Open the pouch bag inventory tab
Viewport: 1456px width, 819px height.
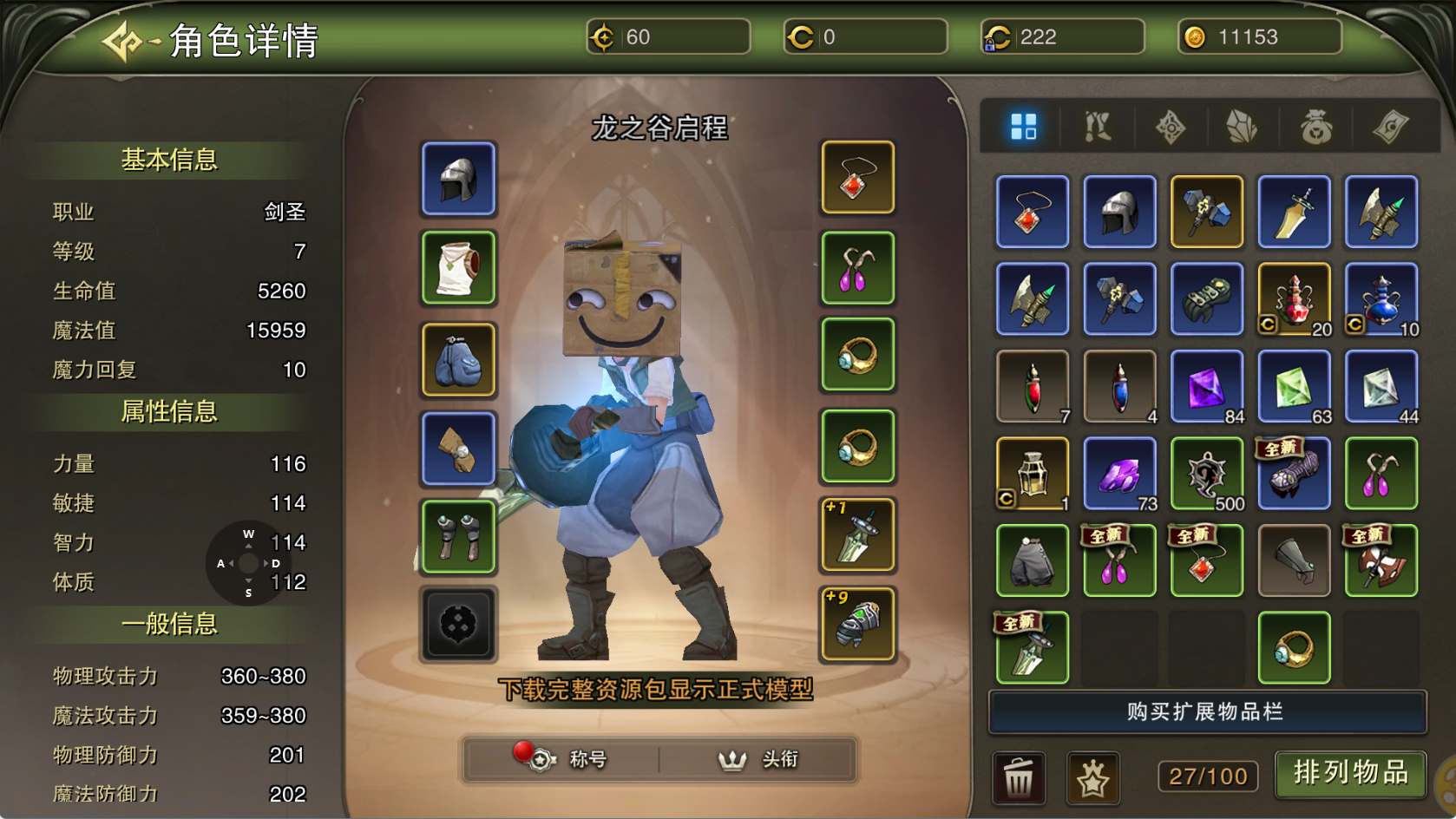pyautogui.click(x=1315, y=127)
